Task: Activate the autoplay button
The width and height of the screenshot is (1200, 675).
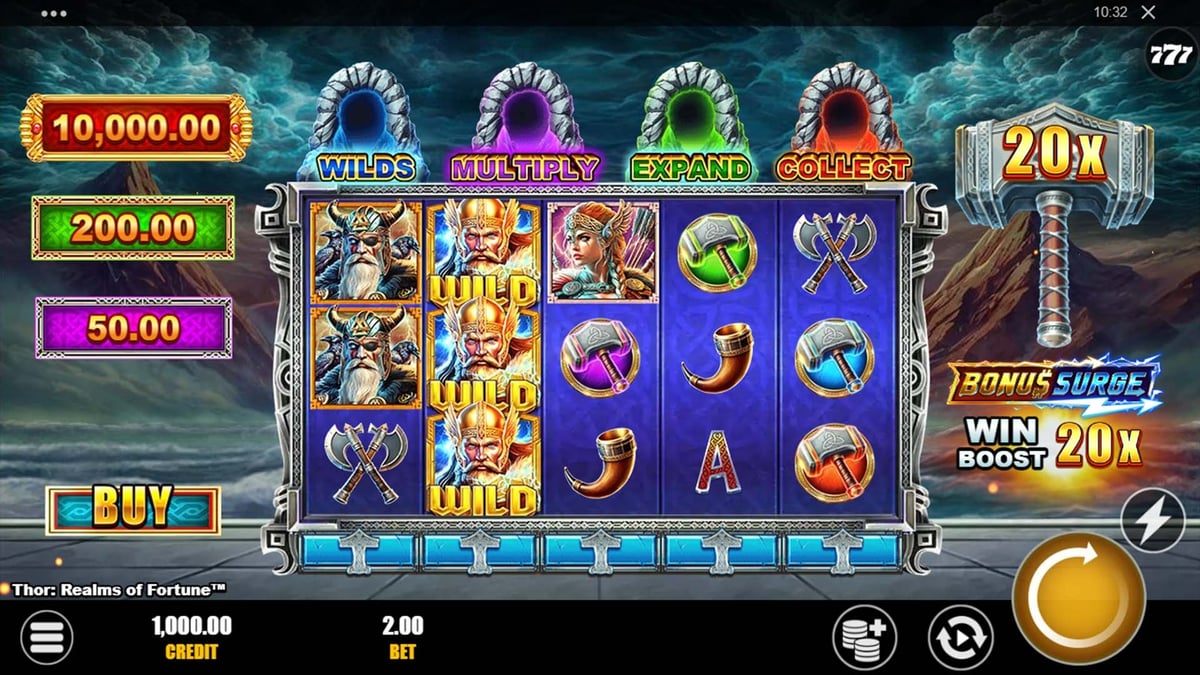Action: point(960,637)
